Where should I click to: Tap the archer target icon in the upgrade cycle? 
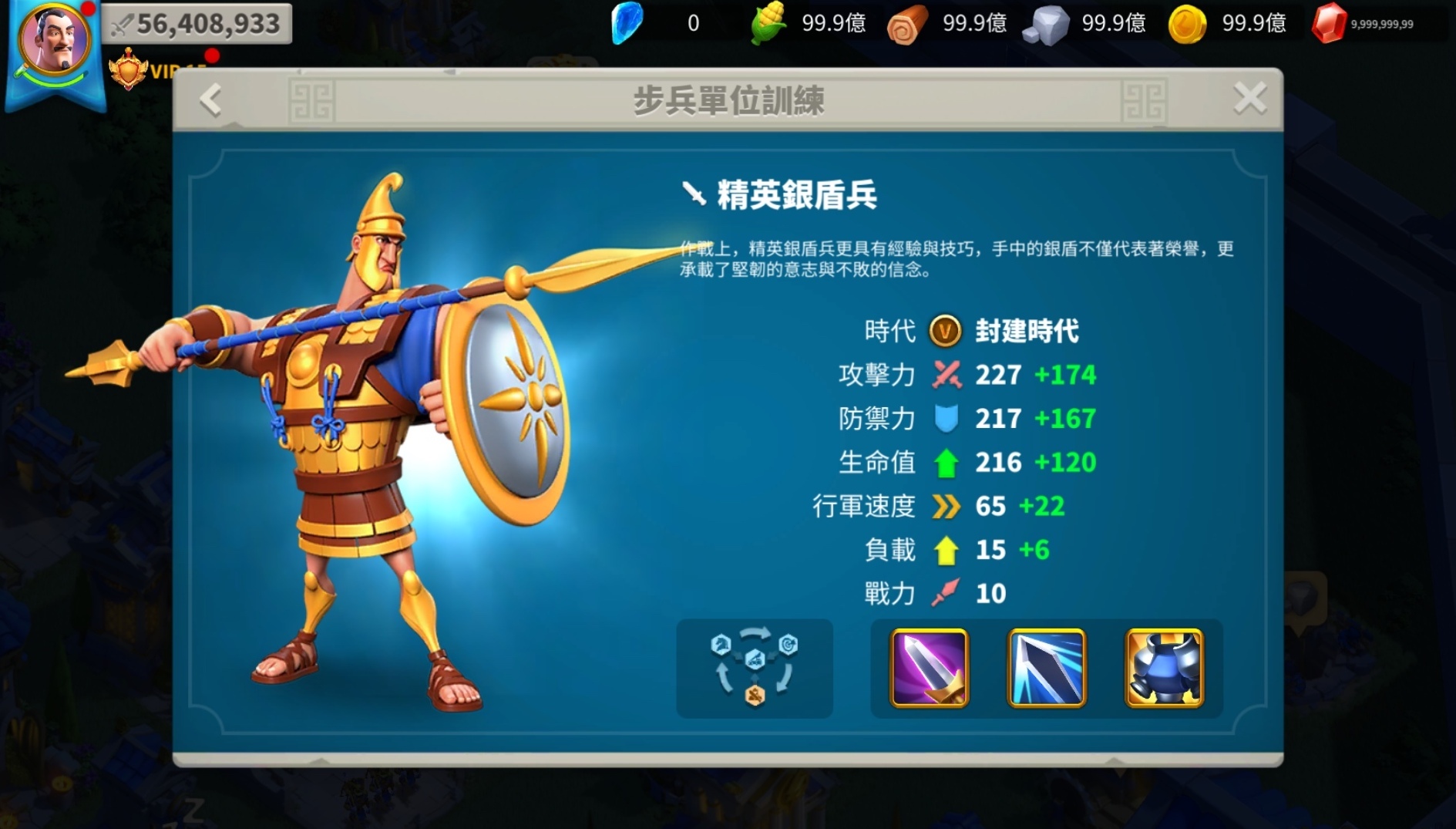787,646
